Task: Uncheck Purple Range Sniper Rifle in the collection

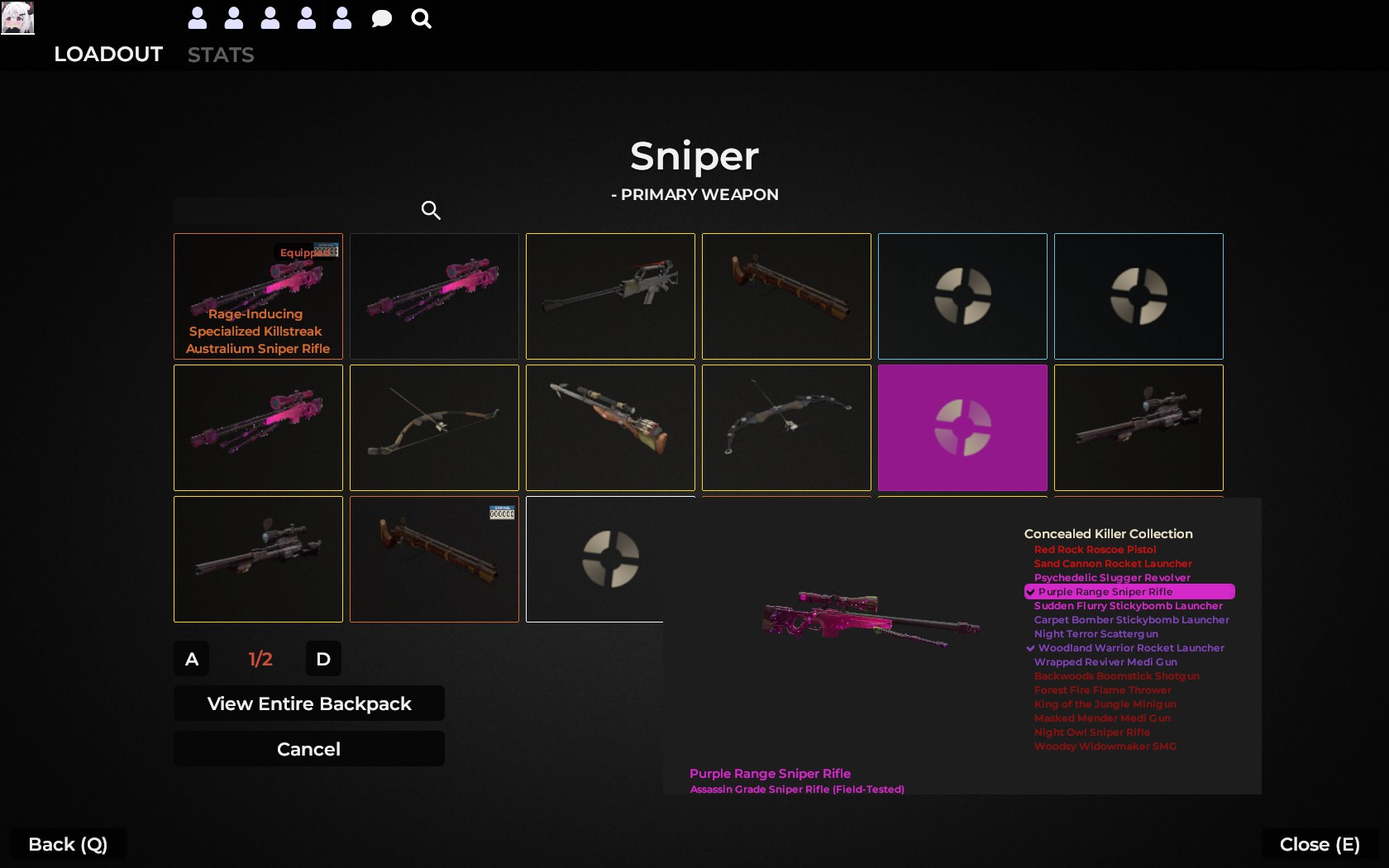Action: pyautogui.click(x=1105, y=592)
